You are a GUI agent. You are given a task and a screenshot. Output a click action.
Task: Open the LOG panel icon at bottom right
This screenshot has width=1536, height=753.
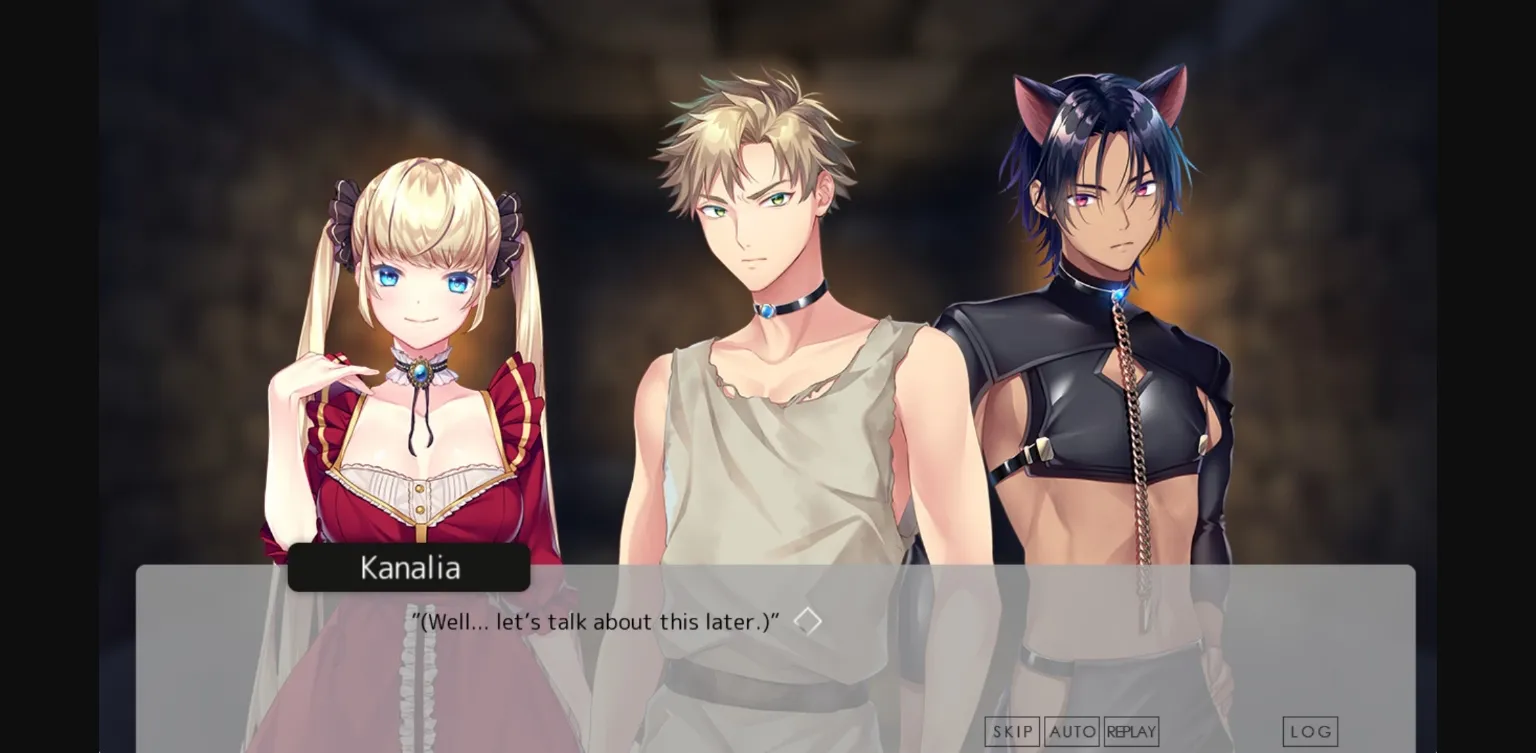tap(1310, 731)
